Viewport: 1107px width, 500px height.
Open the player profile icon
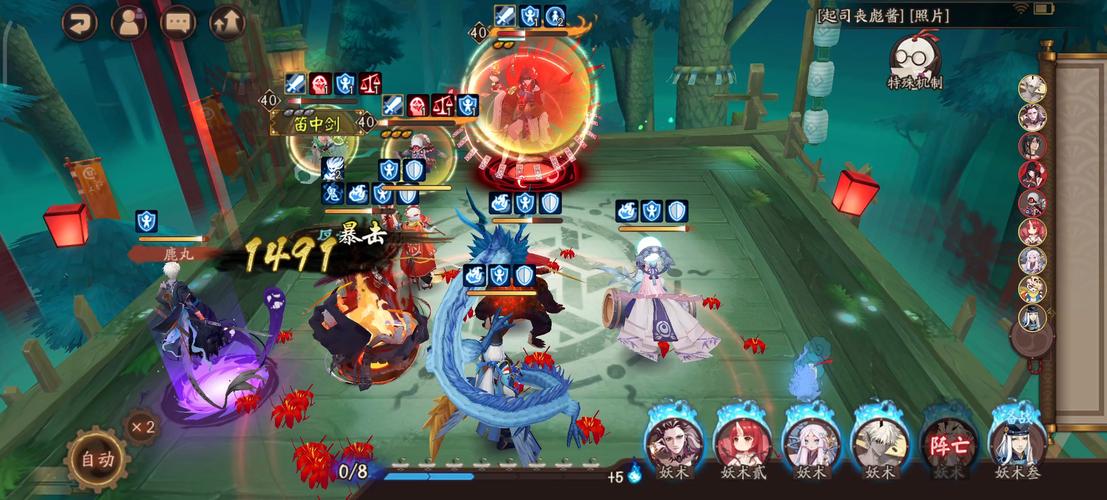click(x=128, y=22)
